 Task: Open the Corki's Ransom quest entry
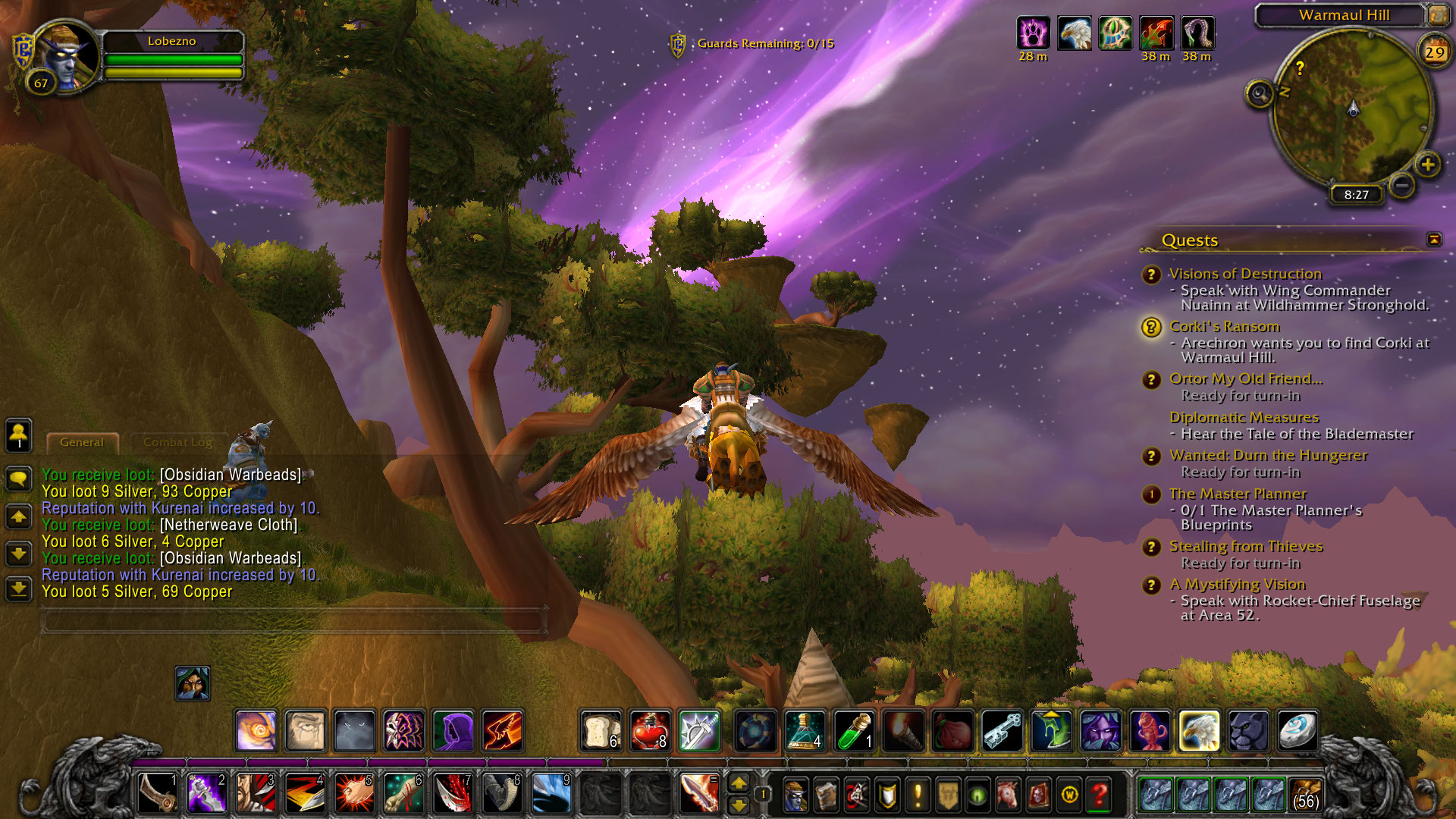pos(1224,327)
